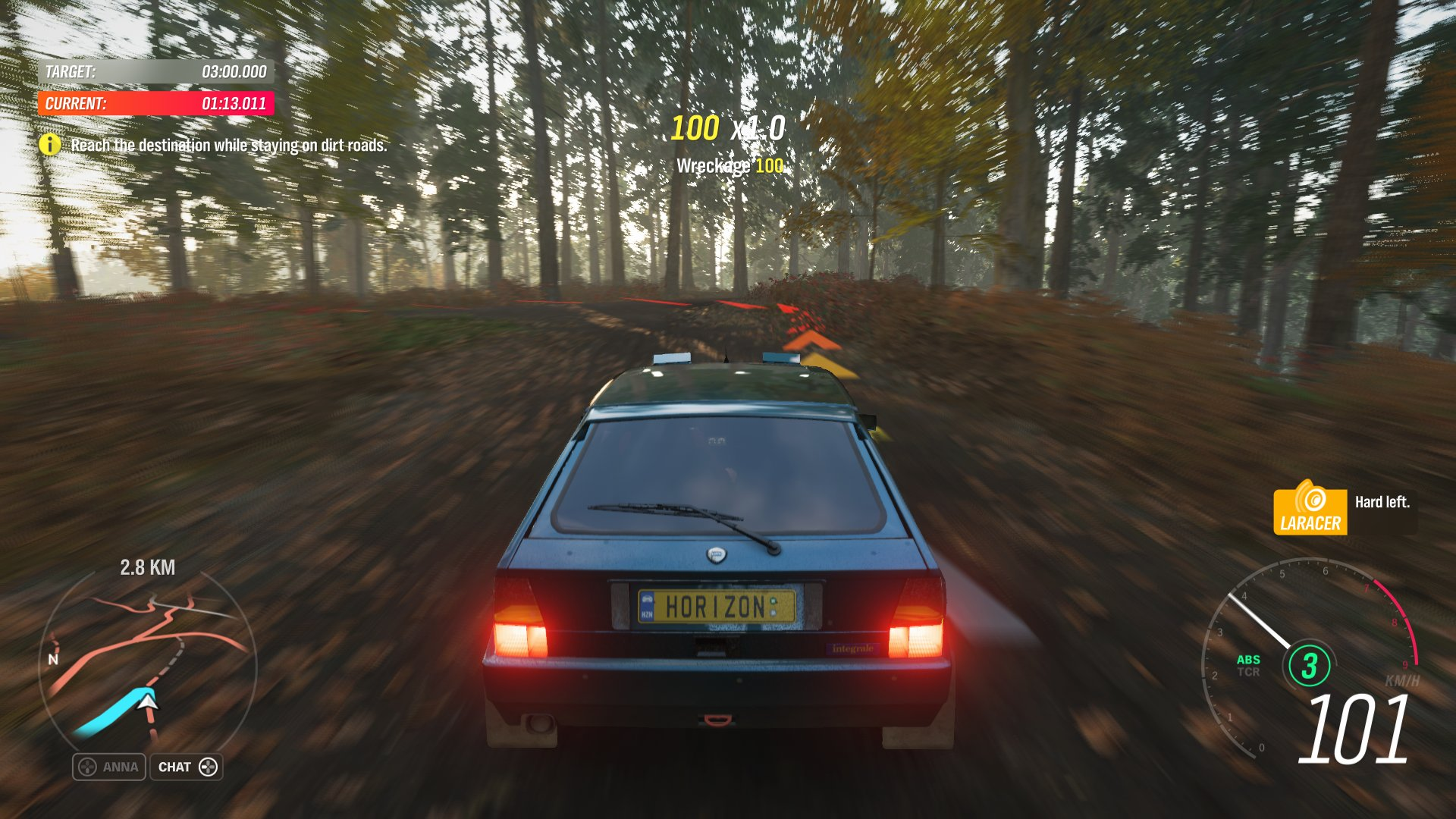The image size is (1456, 819).
Task: Click the CHAT gamepad icon
Action: coord(209,767)
